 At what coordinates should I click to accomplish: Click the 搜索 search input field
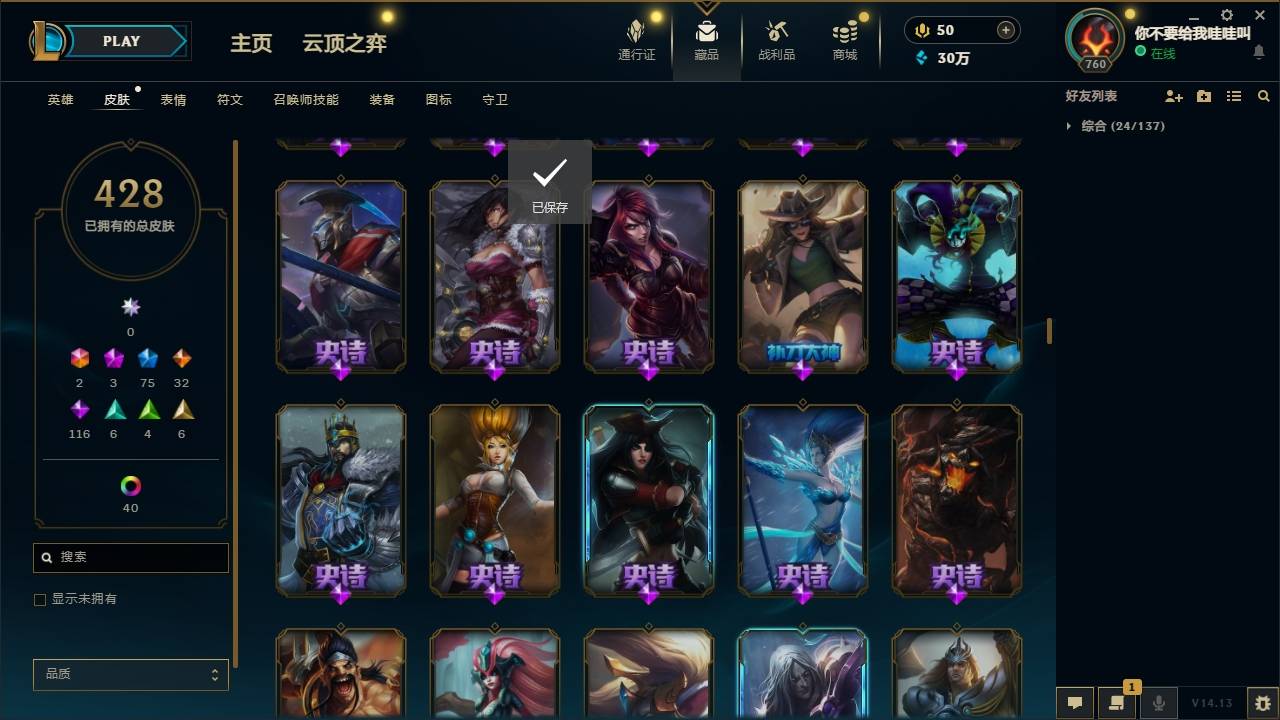(130, 557)
